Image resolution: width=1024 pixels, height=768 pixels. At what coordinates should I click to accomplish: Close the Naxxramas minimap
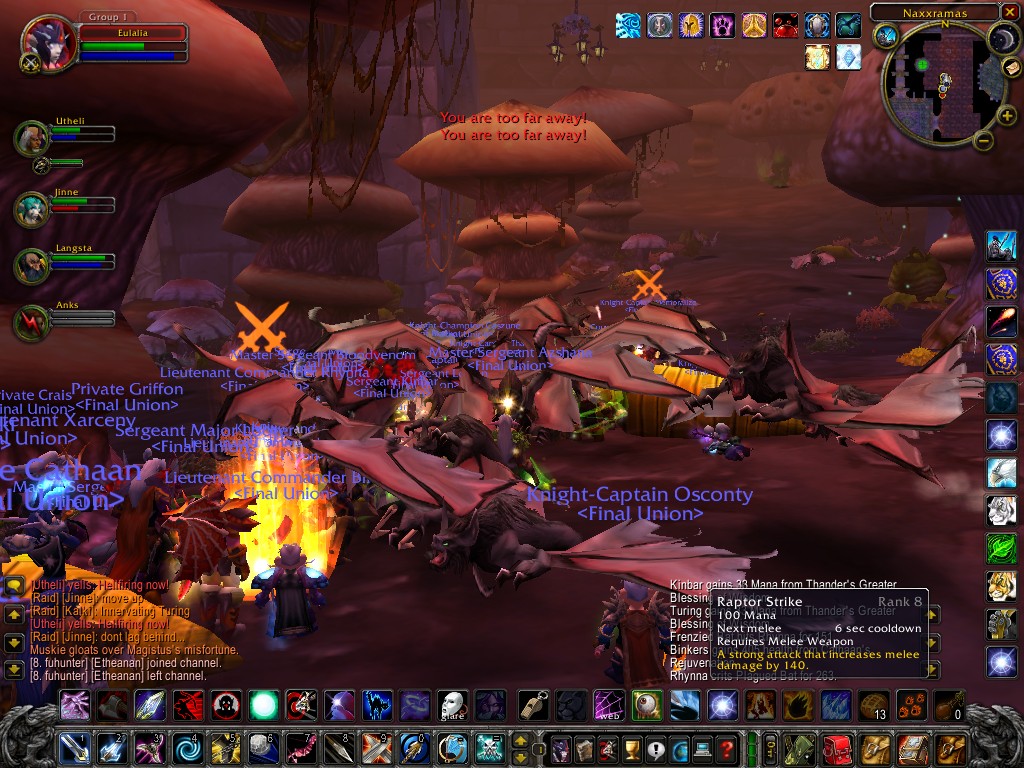(x=1010, y=12)
